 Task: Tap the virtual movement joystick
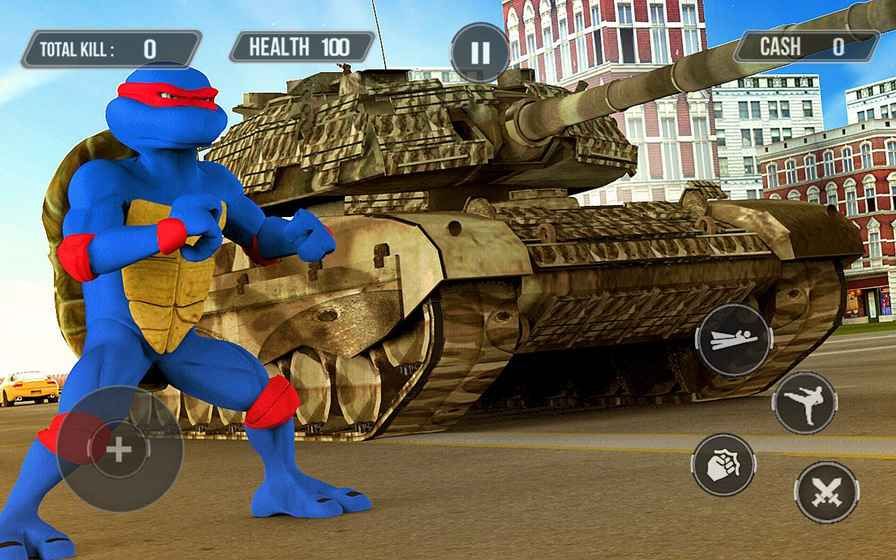pyautogui.click(x=119, y=449)
